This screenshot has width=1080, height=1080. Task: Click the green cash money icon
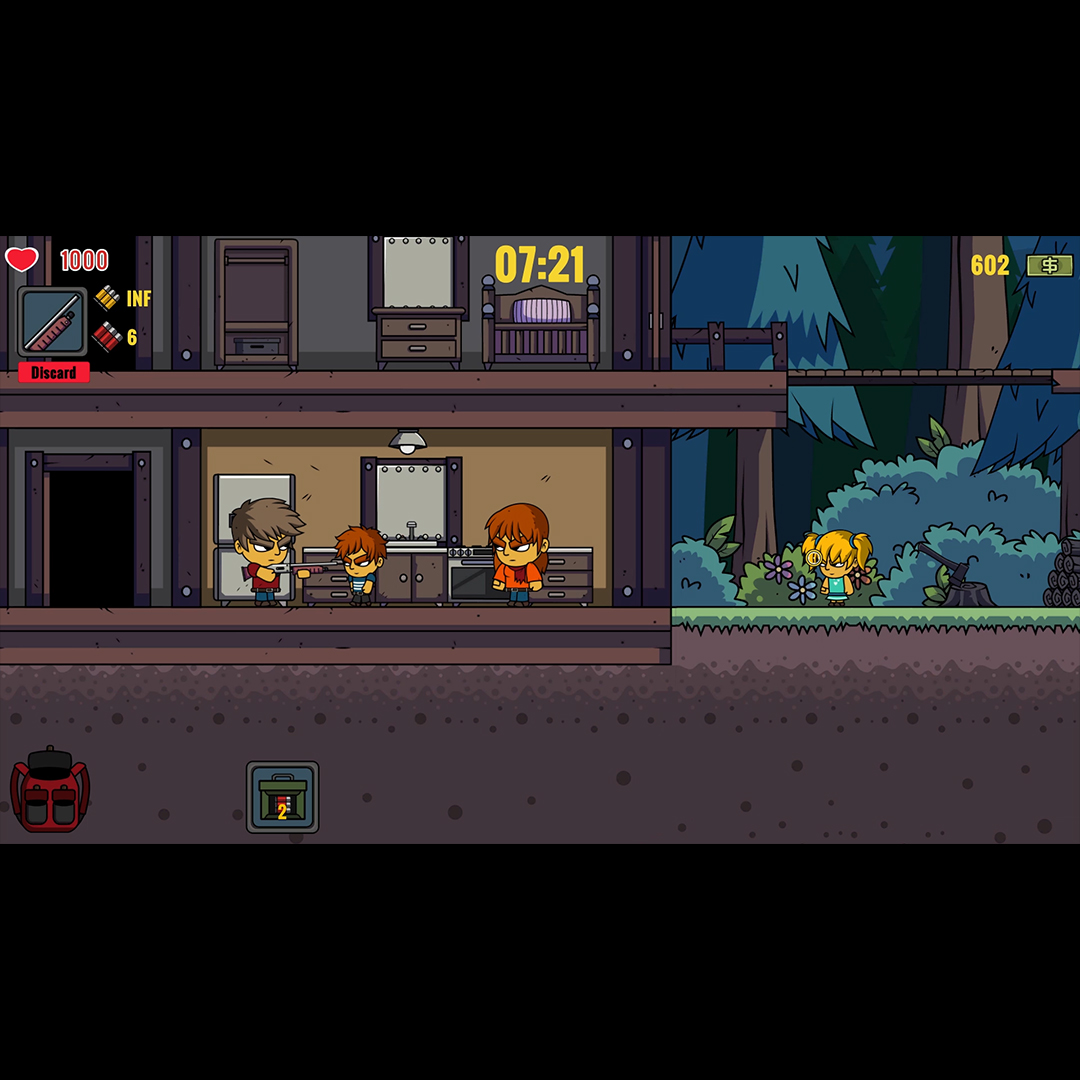(1050, 265)
